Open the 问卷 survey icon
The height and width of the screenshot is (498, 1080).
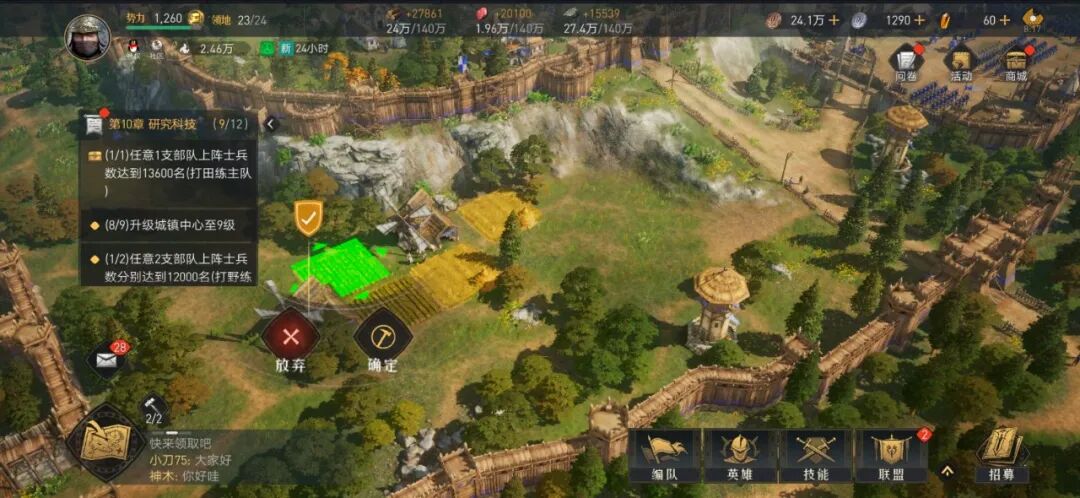click(905, 62)
